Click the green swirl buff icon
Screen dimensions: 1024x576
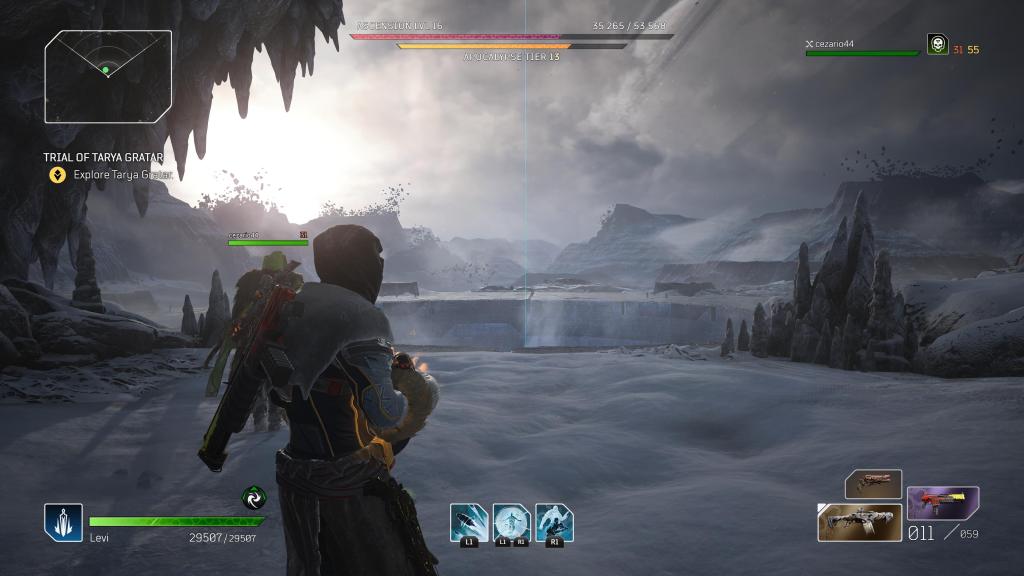254,497
